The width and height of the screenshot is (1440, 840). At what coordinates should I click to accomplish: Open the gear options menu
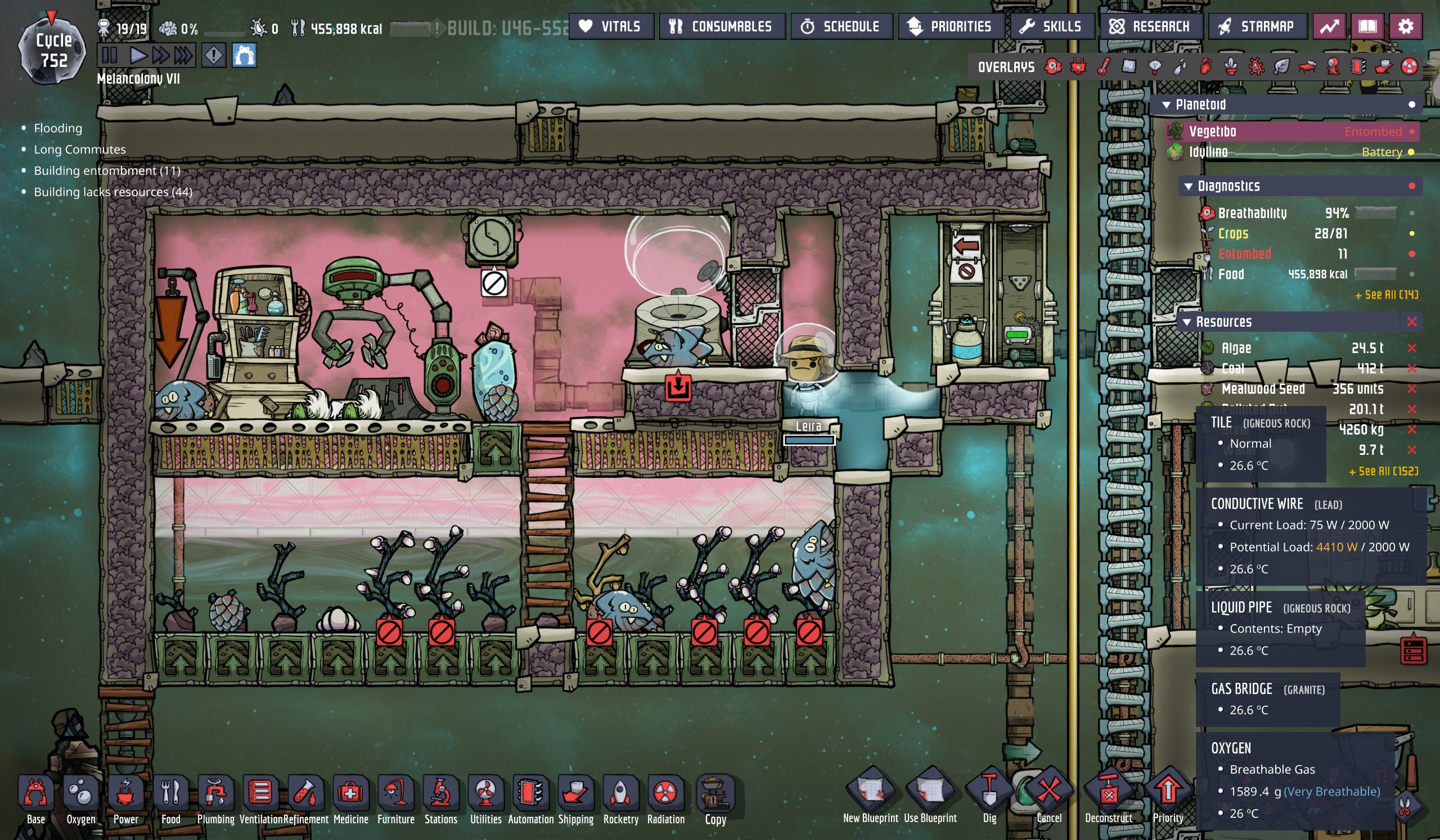tap(1406, 26)
